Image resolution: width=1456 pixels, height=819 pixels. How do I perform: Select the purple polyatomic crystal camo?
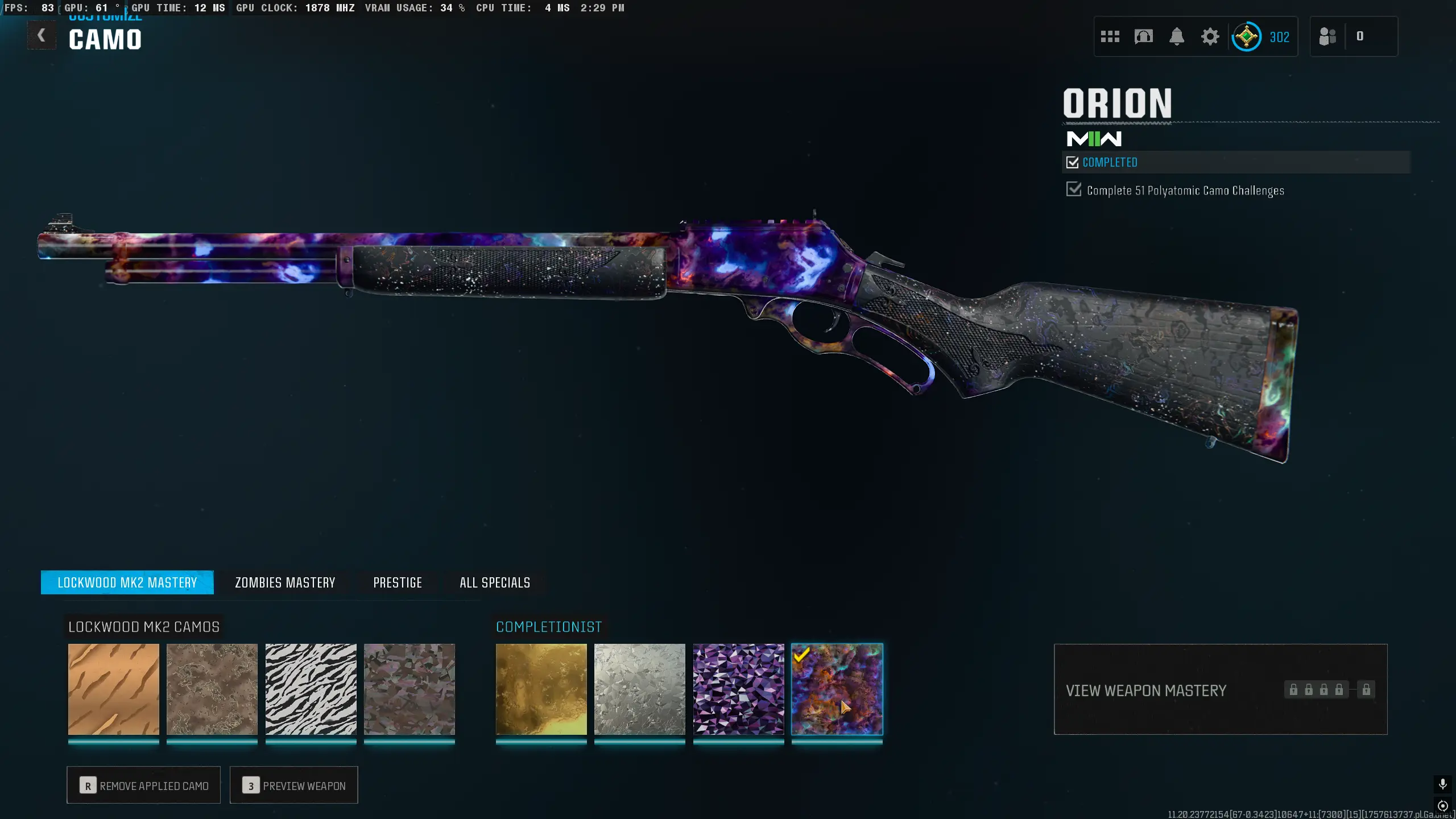click(738, 689)
